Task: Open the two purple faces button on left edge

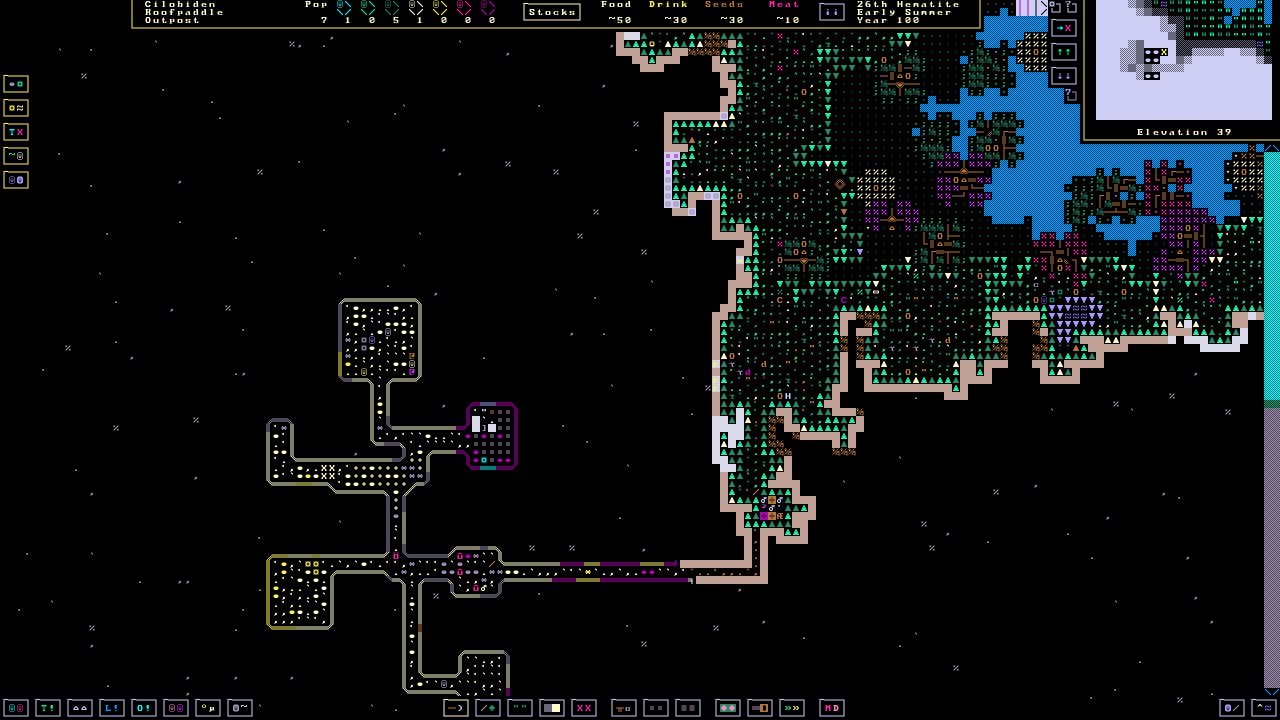Action: coord(16,180)
